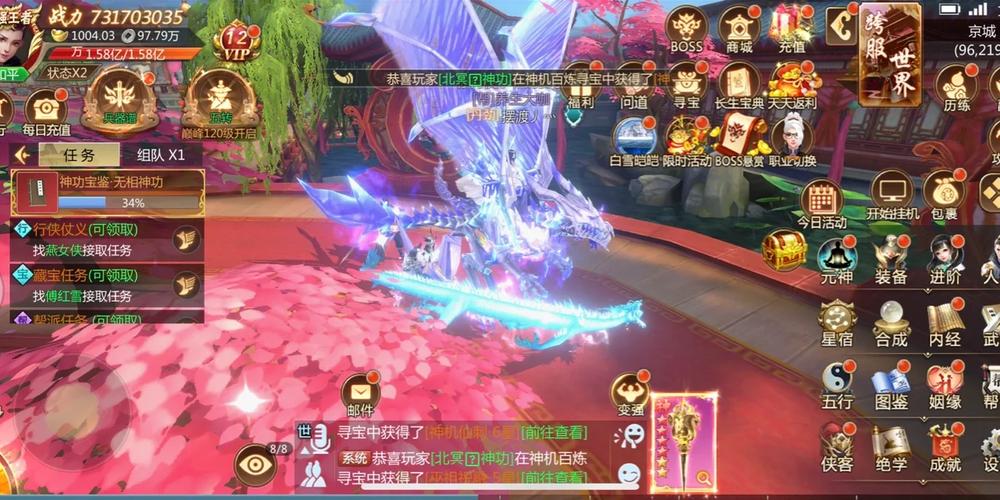This screenshot has height=500, width=1000.
Task: Open the 元神 menu
Action: point(836,257)
